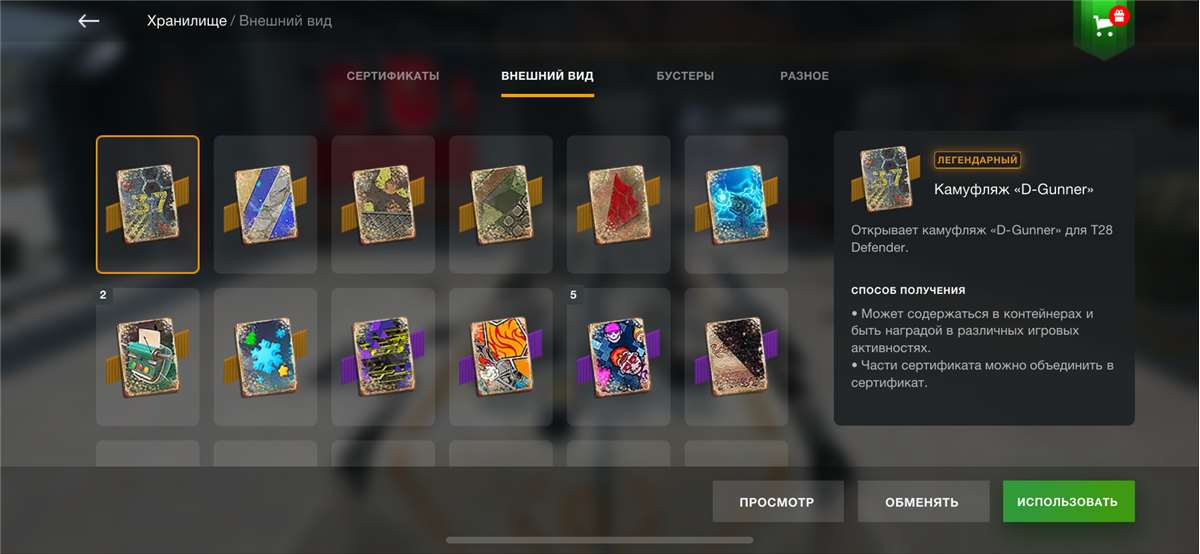Pick the blue lightning camouflage card
This screenshot has width=1200, height=554.
click(736, 204)
